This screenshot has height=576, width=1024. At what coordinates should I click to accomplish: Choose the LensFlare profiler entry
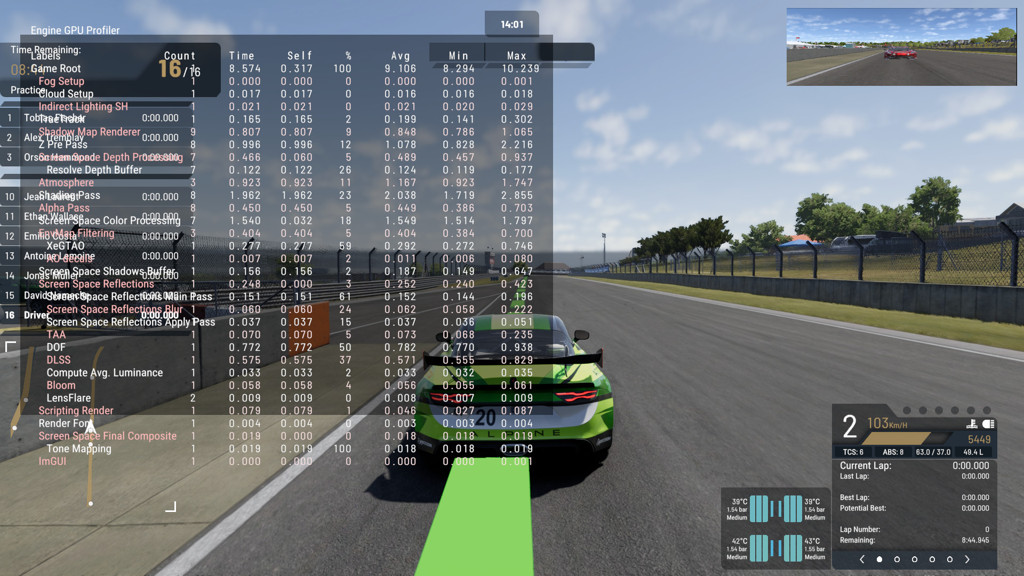[x=69, y=398]
